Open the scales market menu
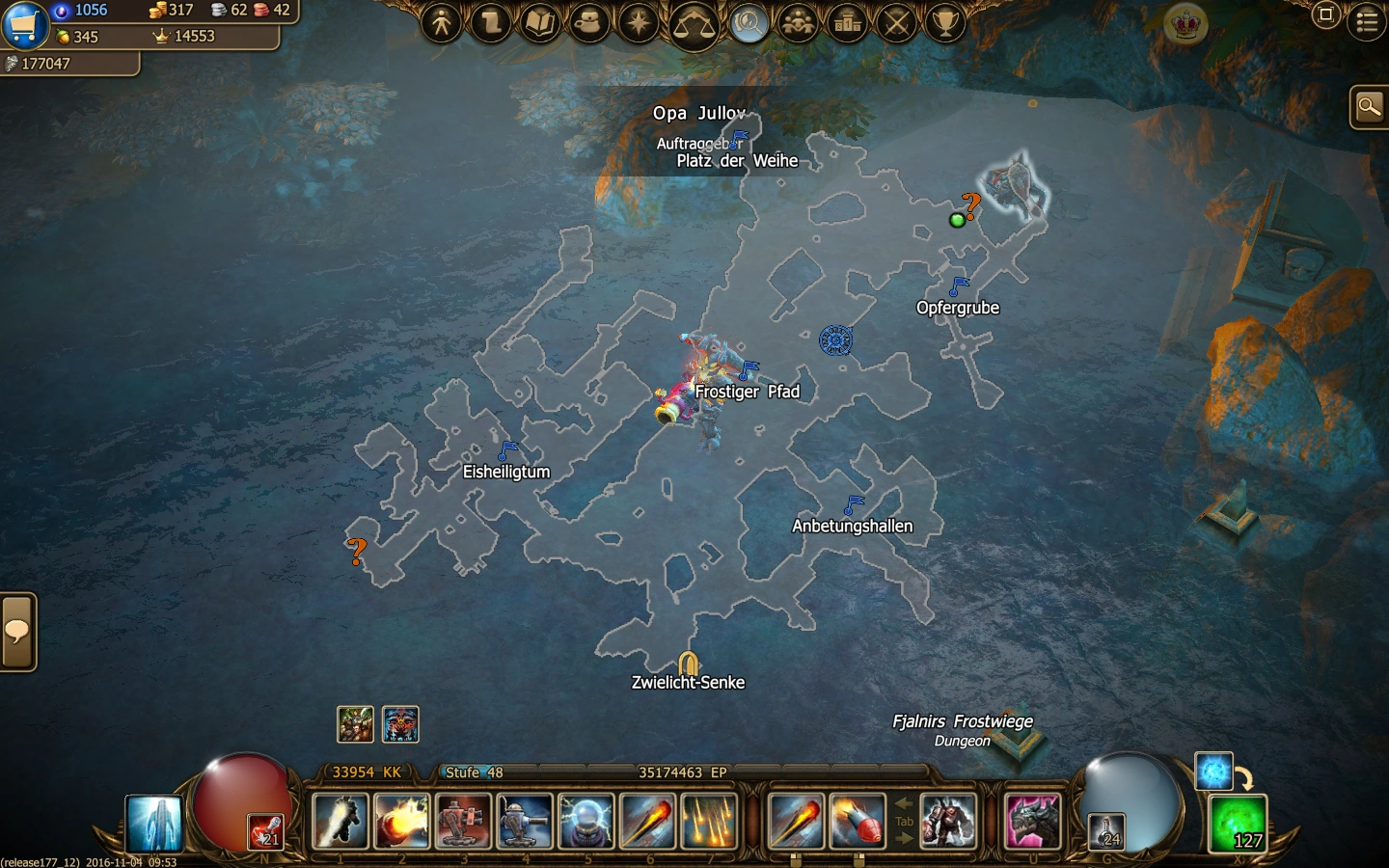 coord(693,23)
